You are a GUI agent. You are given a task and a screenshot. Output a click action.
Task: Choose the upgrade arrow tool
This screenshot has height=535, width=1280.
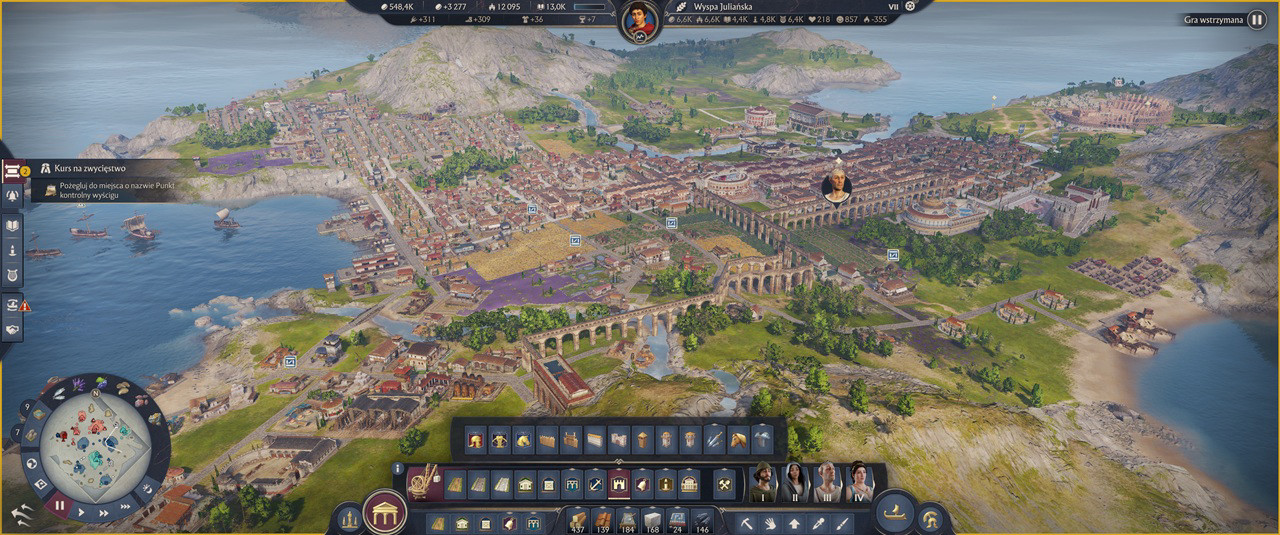point(795,522)
